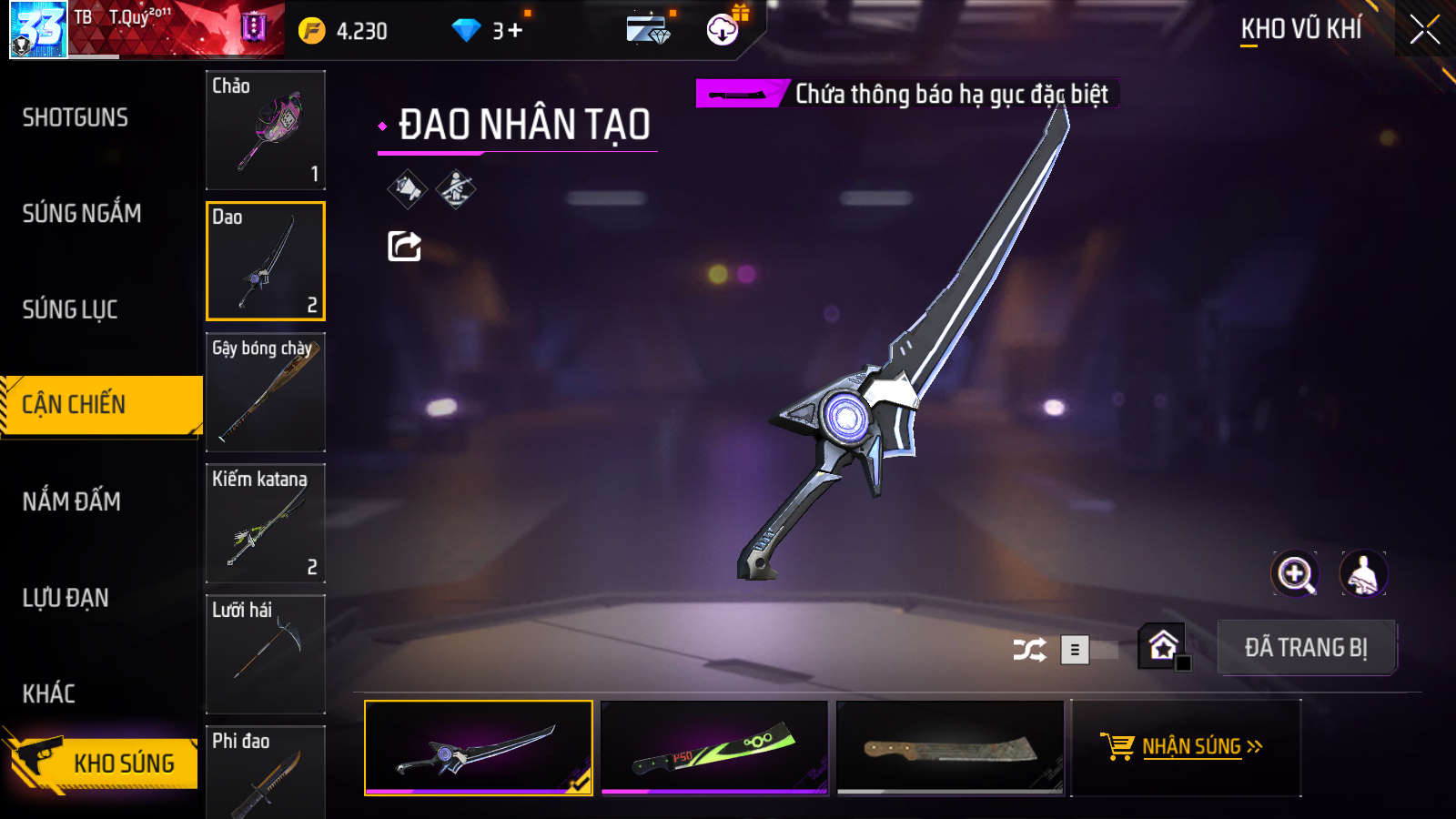Toggle the random skin shuffle switch
Viewport: 1456px width, 819px height.
click(1088, 650)
